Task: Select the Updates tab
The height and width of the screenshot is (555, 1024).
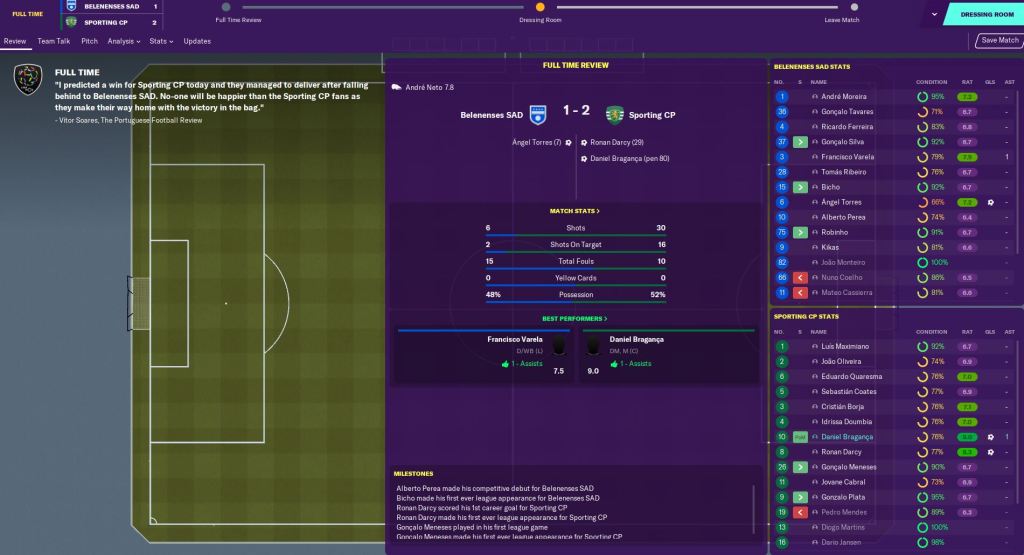Action: 197,41
